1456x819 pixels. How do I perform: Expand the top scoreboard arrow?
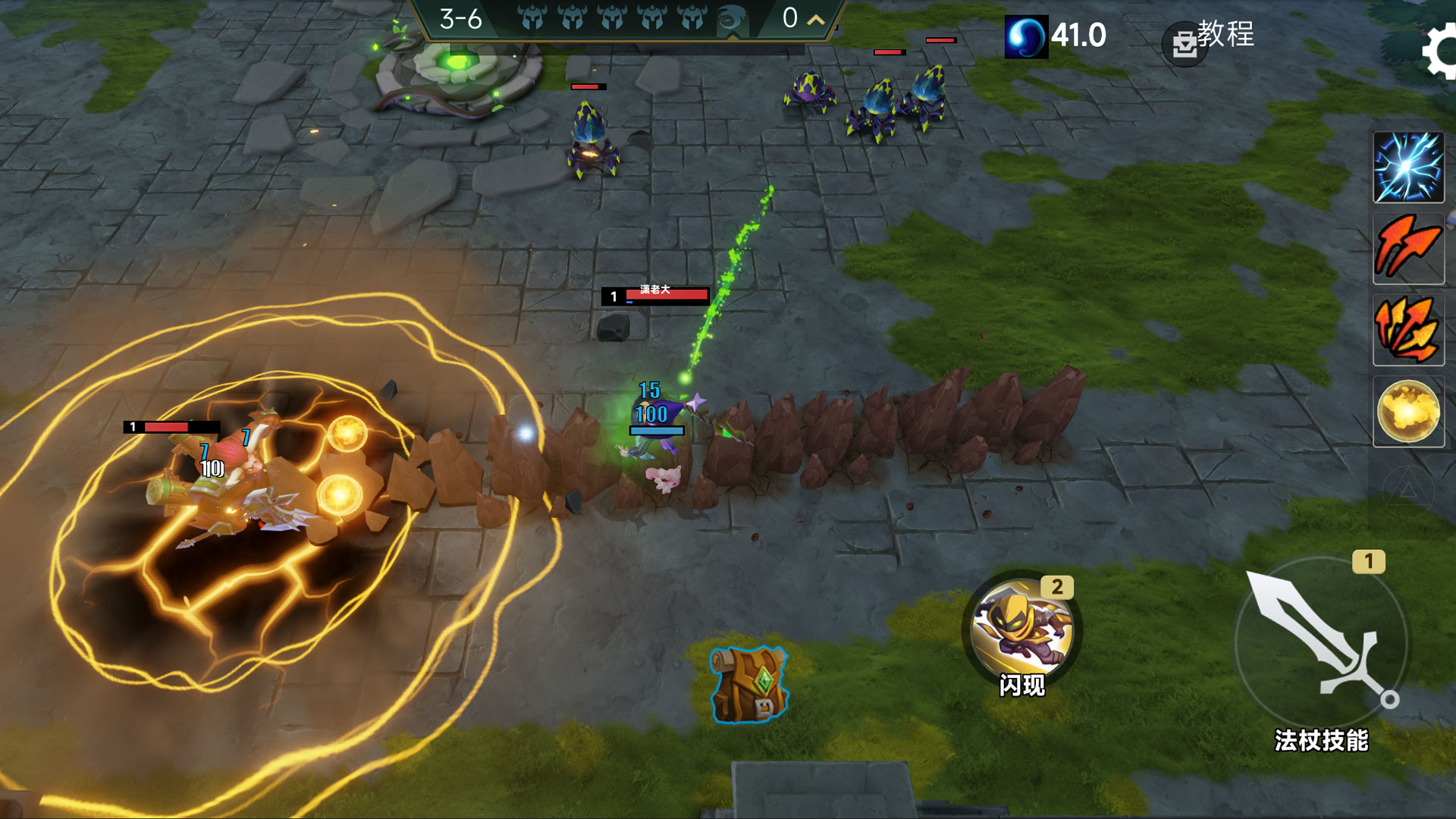(x=816, y=20)
